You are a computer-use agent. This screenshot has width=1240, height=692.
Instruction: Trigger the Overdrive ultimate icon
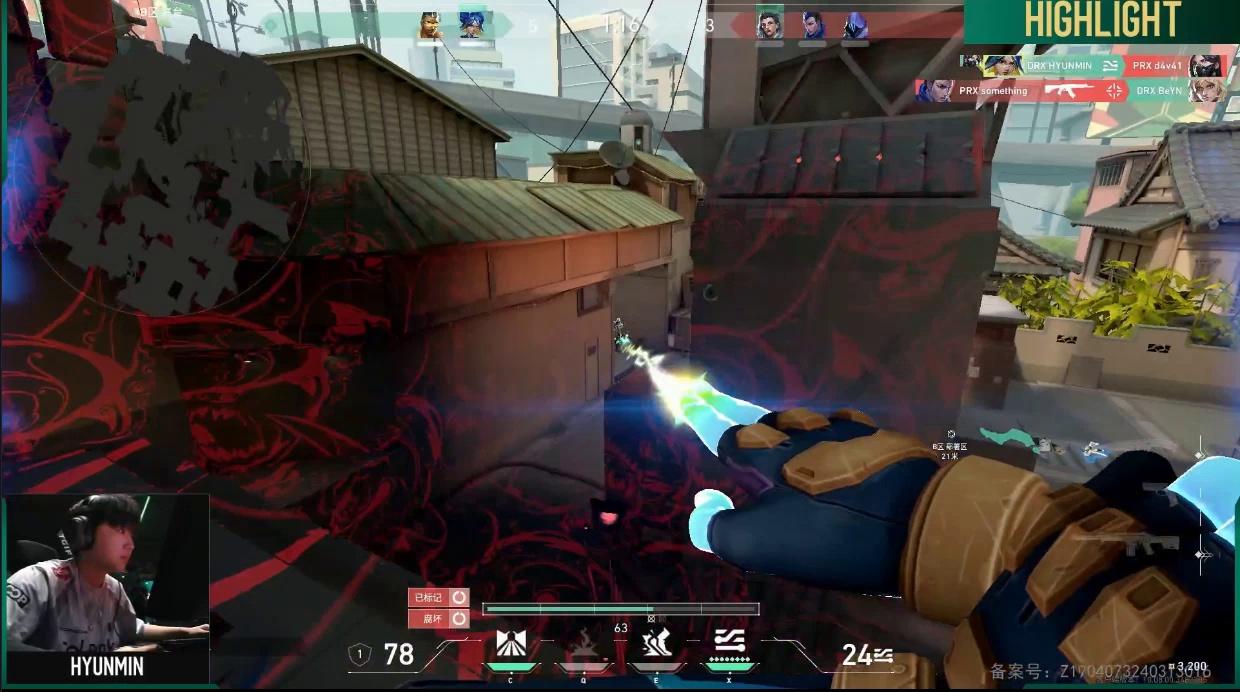coord(727,643)
